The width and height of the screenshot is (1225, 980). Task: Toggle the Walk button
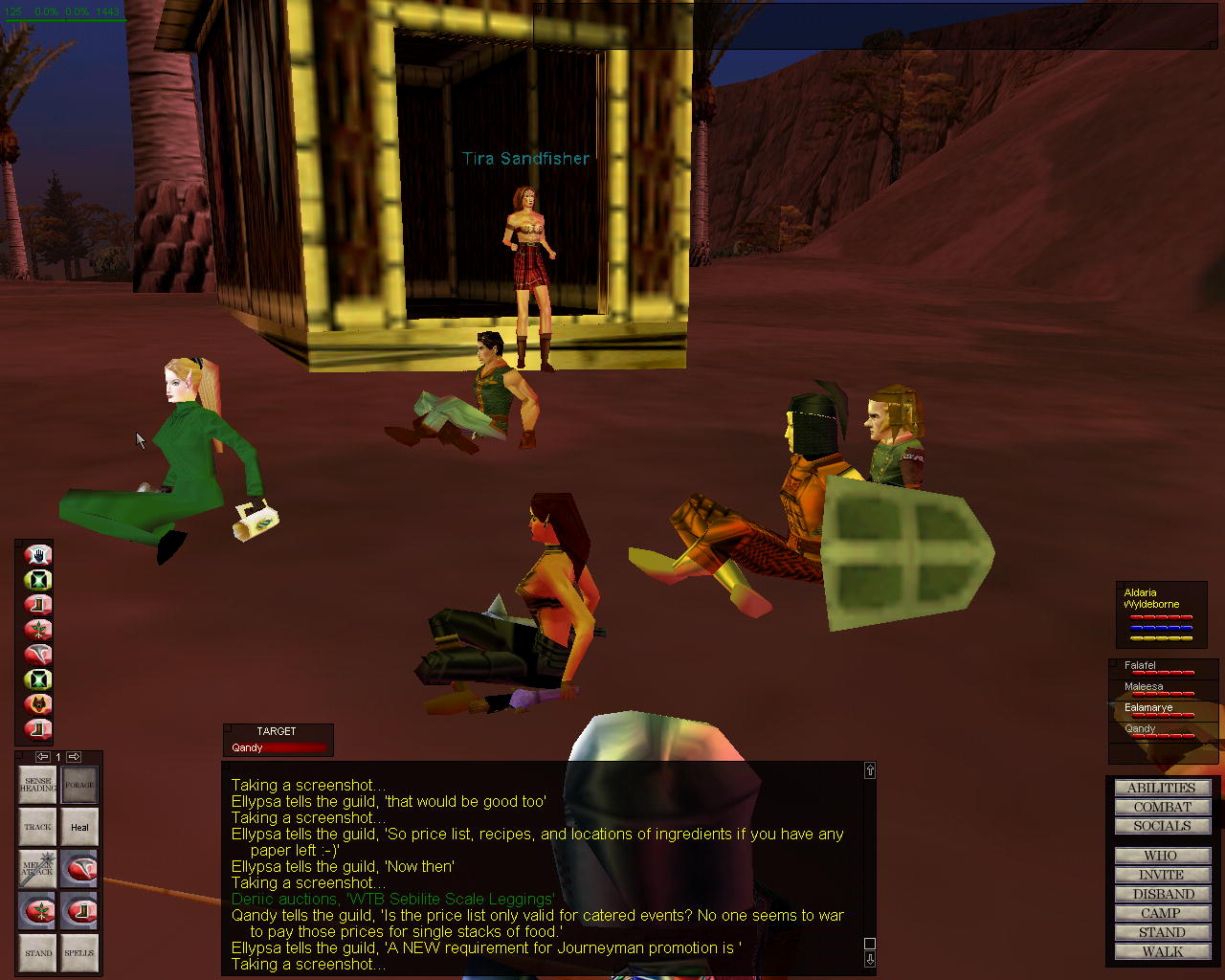[1162, 951]
